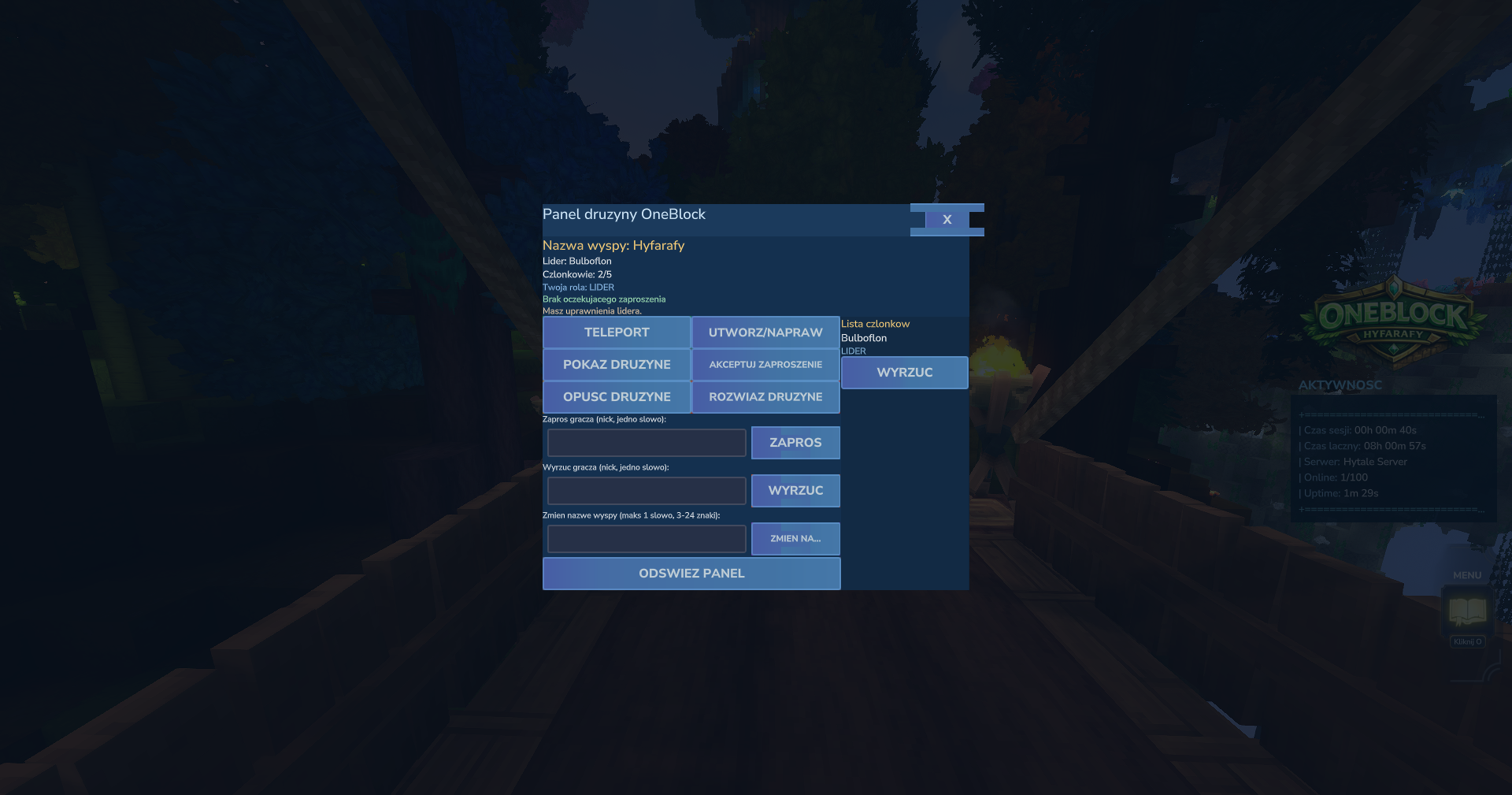
Task: Click the Kliknij O label under the menu icon
Action: (1466, 641)
